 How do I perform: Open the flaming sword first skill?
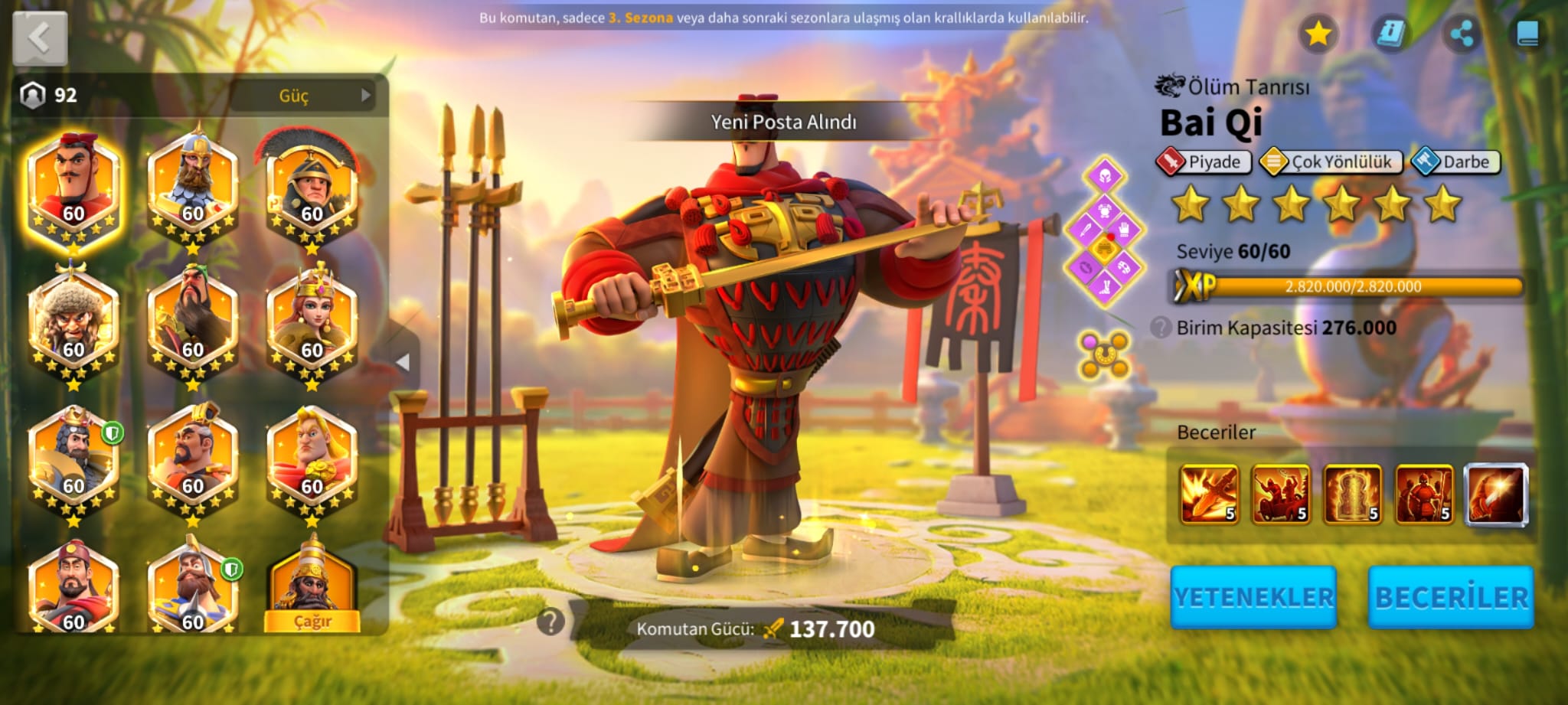[x=1209, y=494]
